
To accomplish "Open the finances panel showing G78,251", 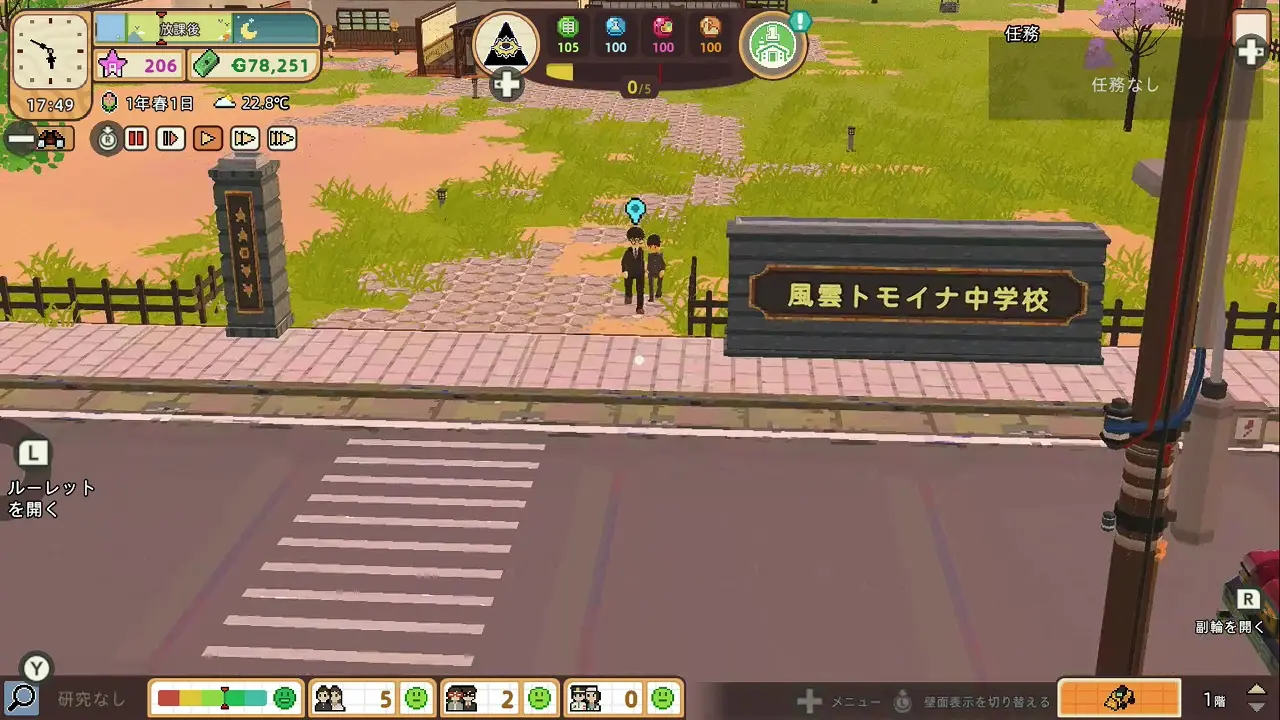I will 255,66.
